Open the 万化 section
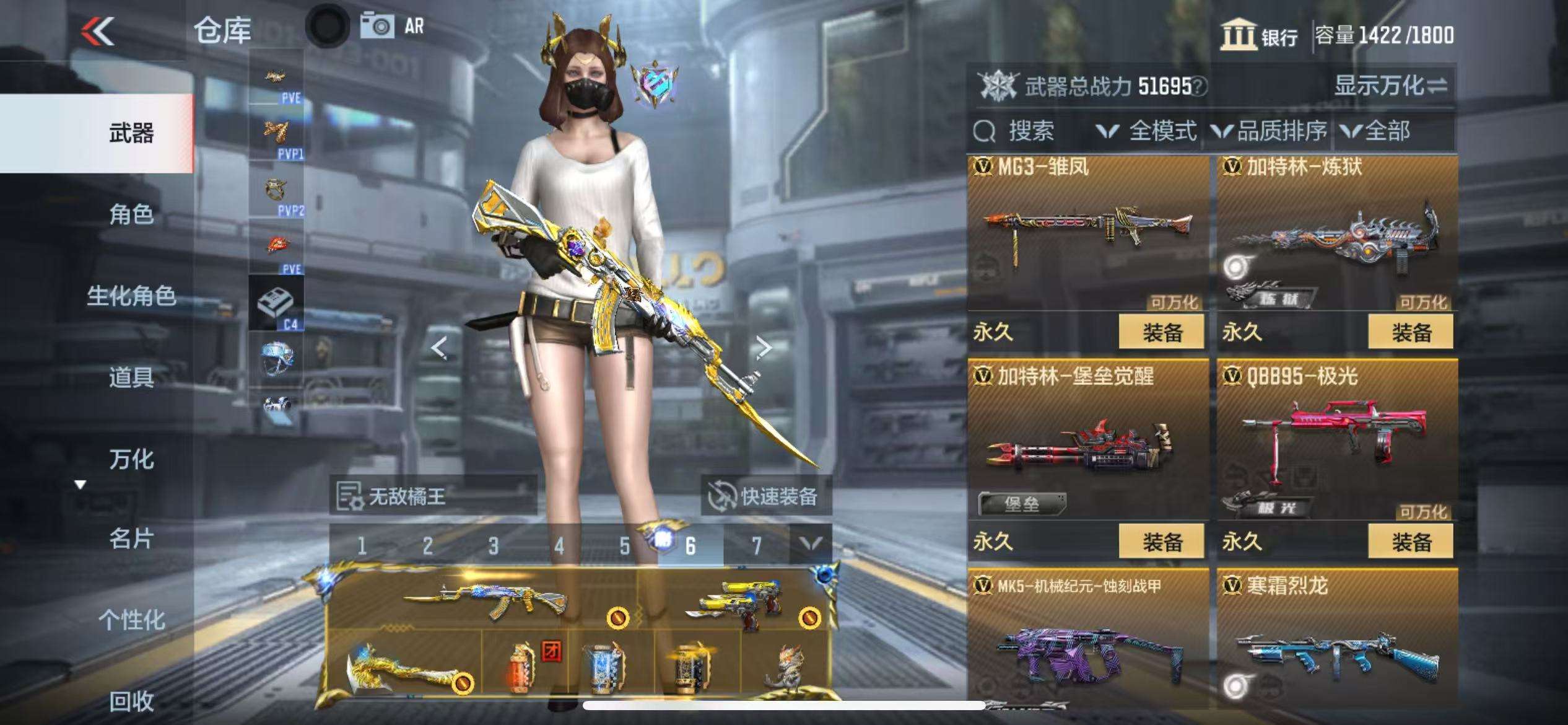1568x725 pixels. pos(131,459)
